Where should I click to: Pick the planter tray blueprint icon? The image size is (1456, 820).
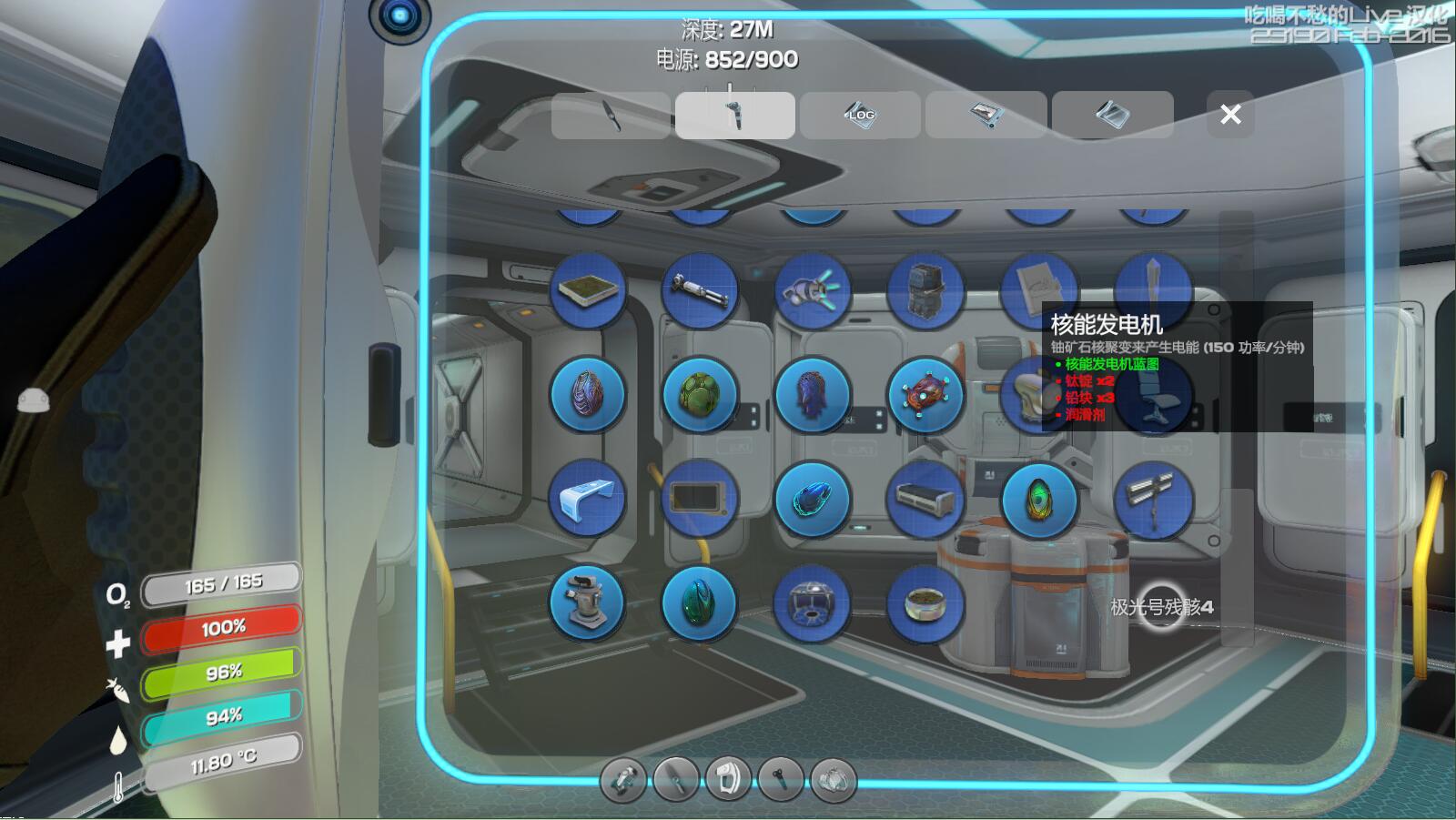(x=588, y=290)
